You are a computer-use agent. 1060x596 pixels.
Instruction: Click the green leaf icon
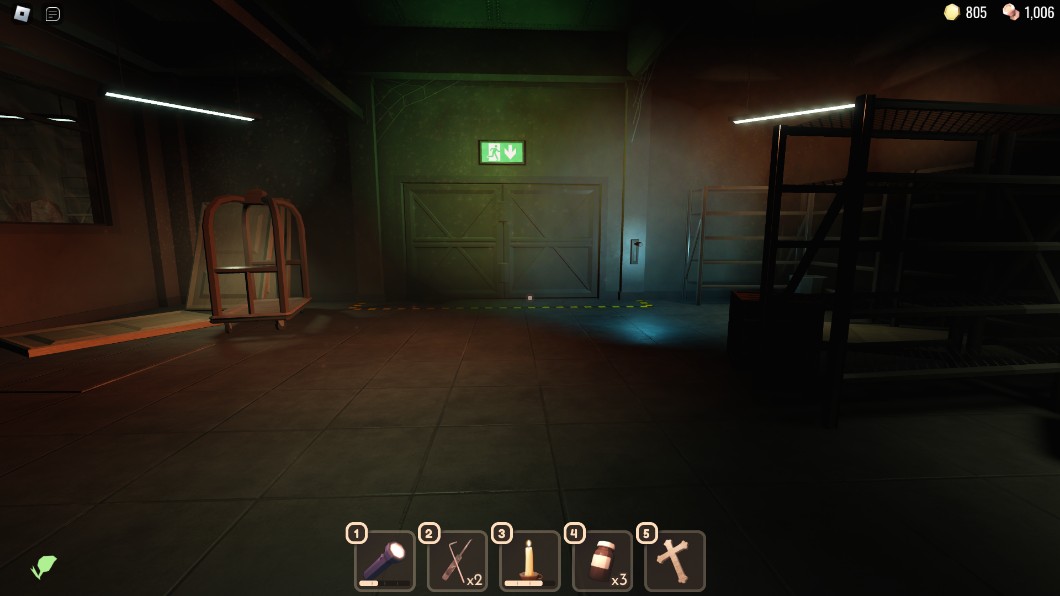pos(44,567)
